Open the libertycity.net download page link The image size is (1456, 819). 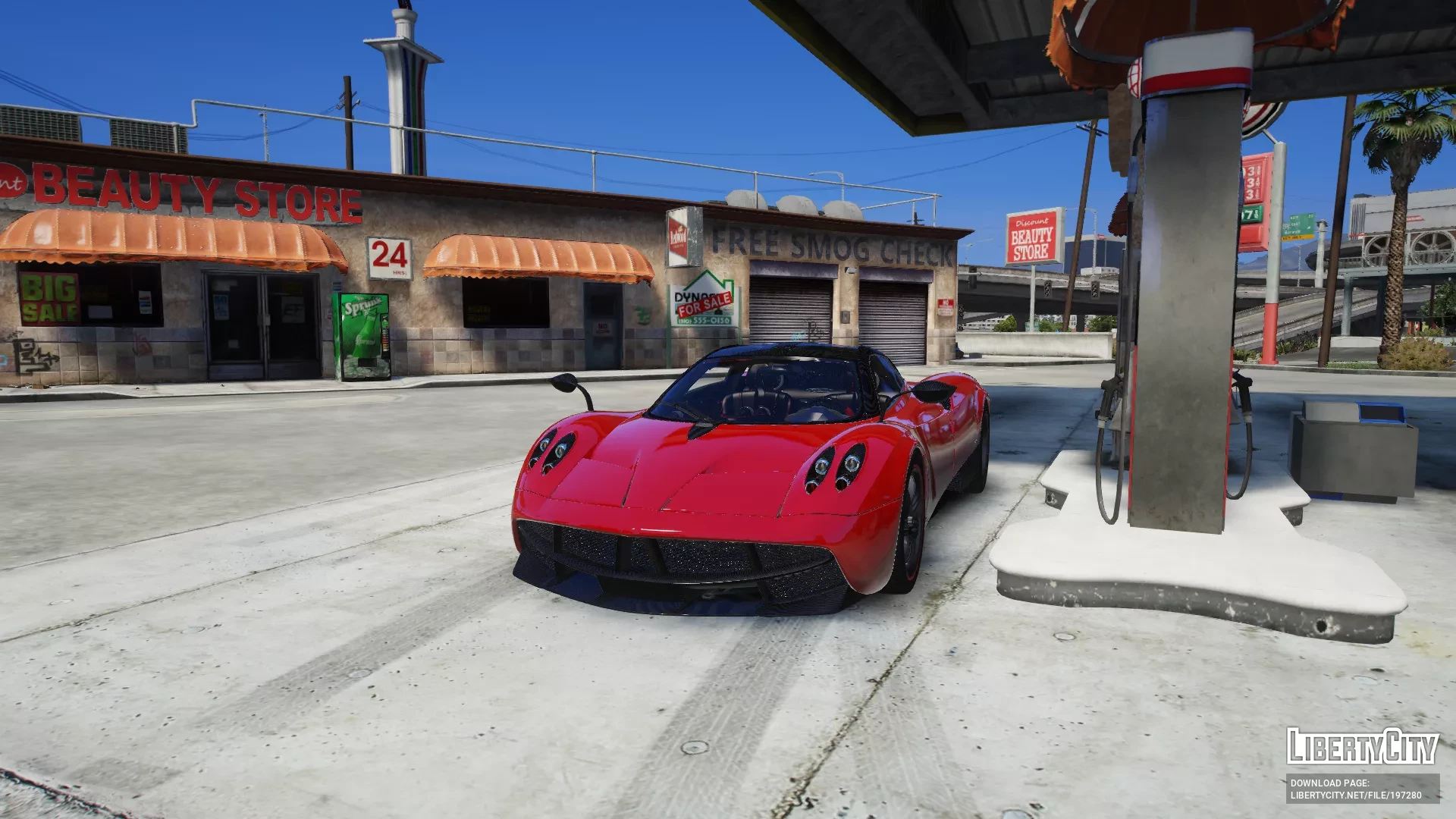pyautogui.click(x=1356, y=795)
